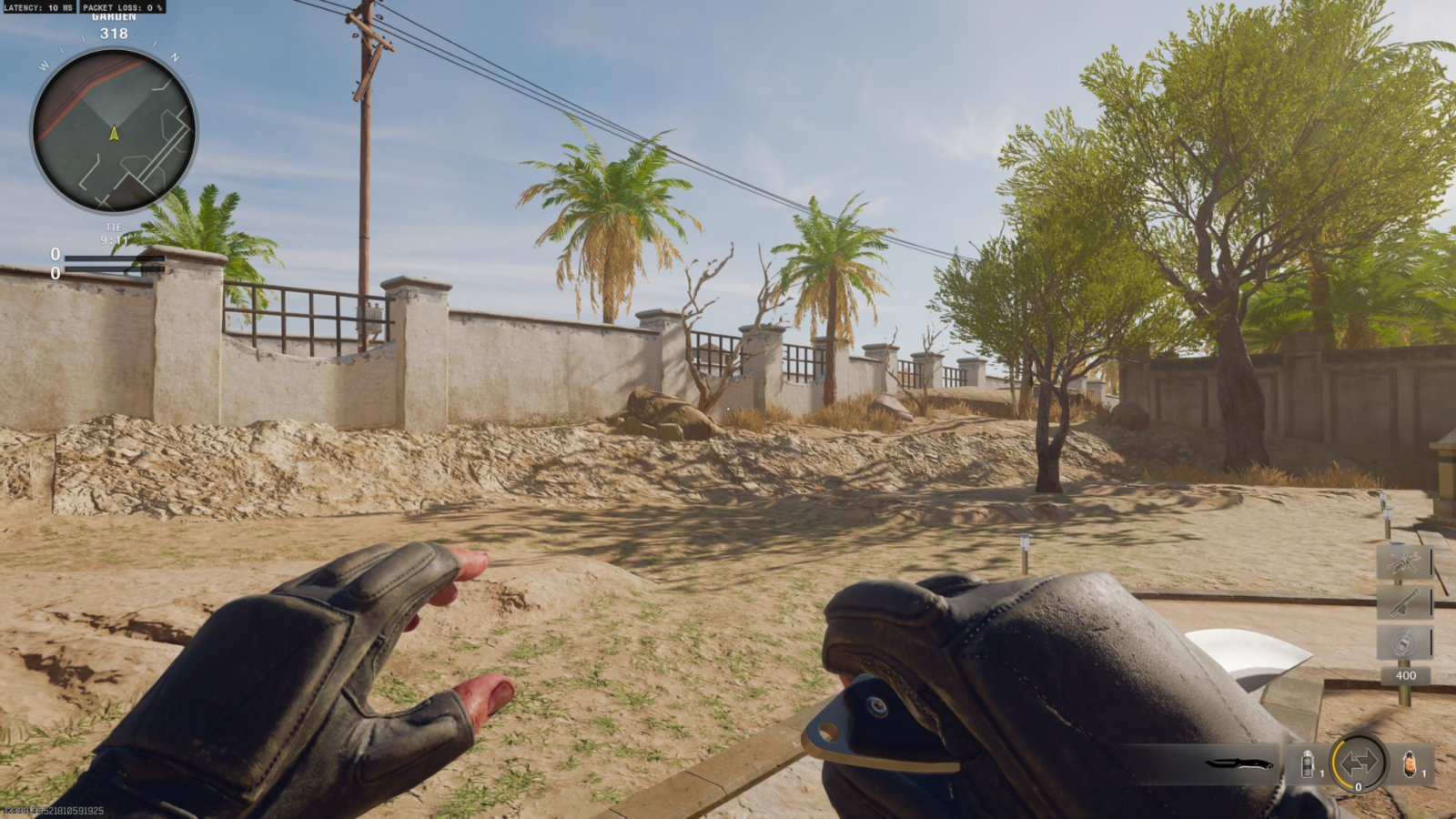1456x819 pixels.
Task: Select the attack helicopter scorestreak icon
Action: click(x=1403, y=560)
